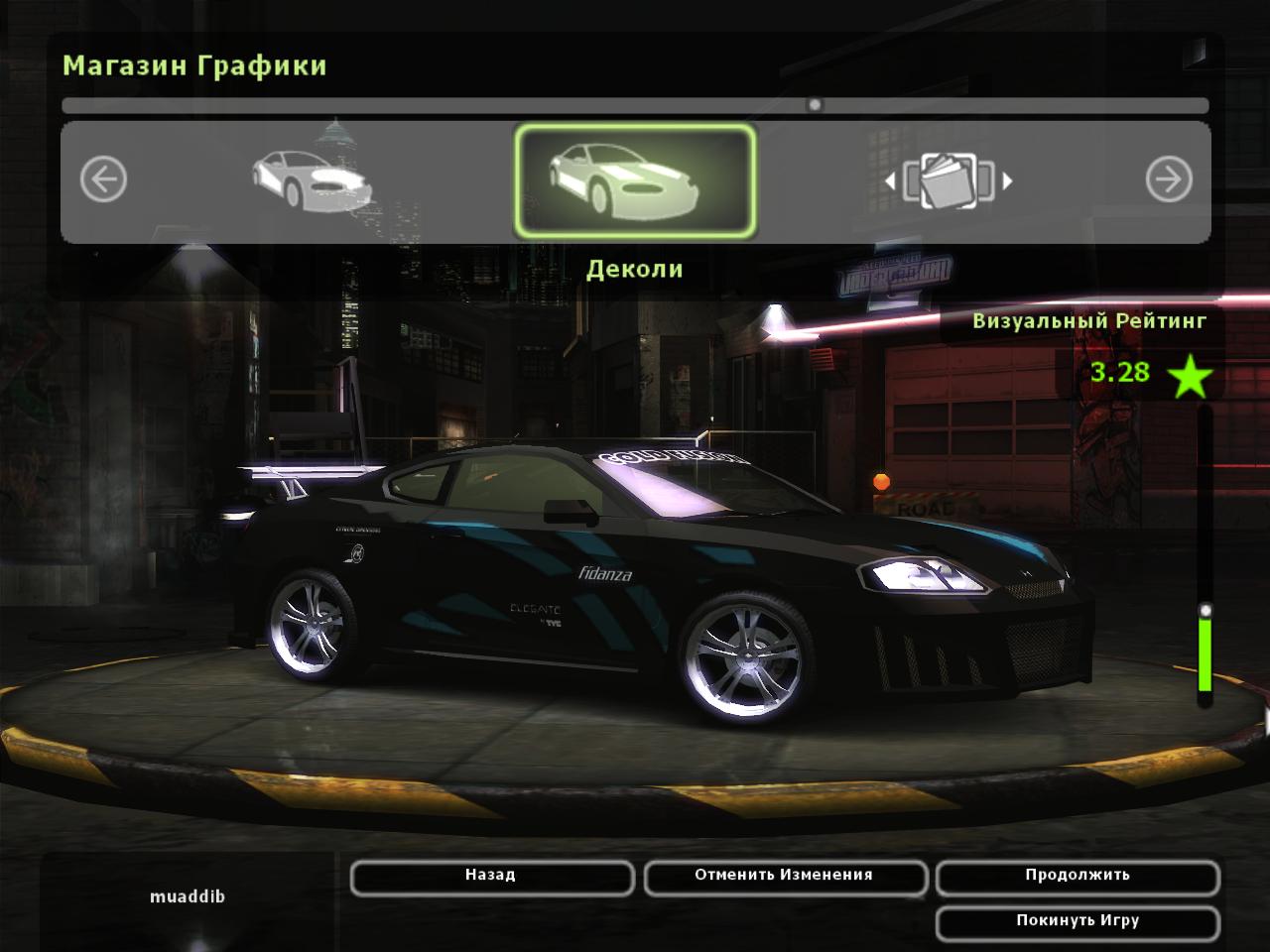Select the highlighted "Деколи" decals car icon
Viewport: 1270px width, 952px height.
tap(634, 180)
